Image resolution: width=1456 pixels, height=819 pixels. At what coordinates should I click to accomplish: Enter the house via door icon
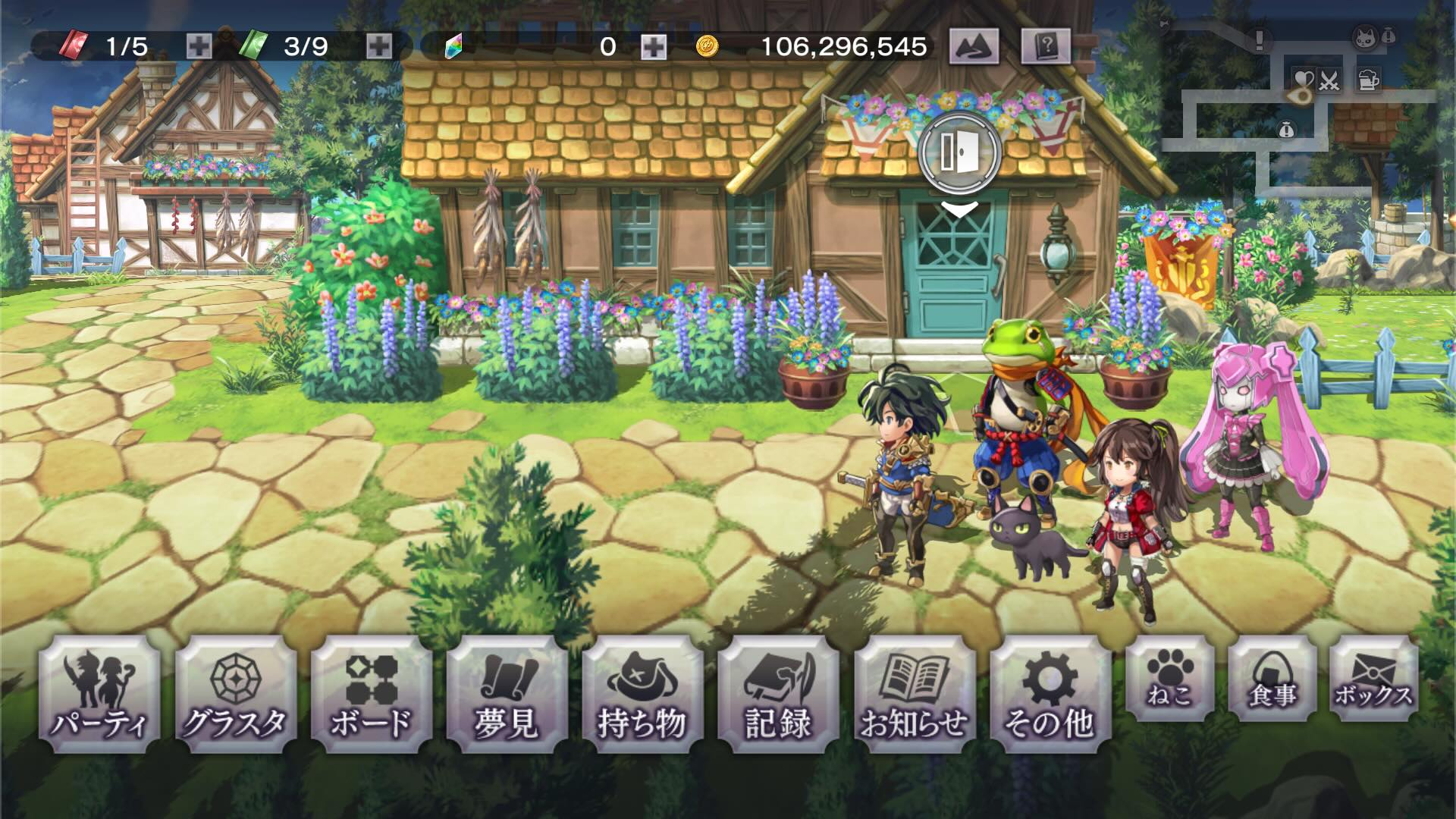(959, 153)
